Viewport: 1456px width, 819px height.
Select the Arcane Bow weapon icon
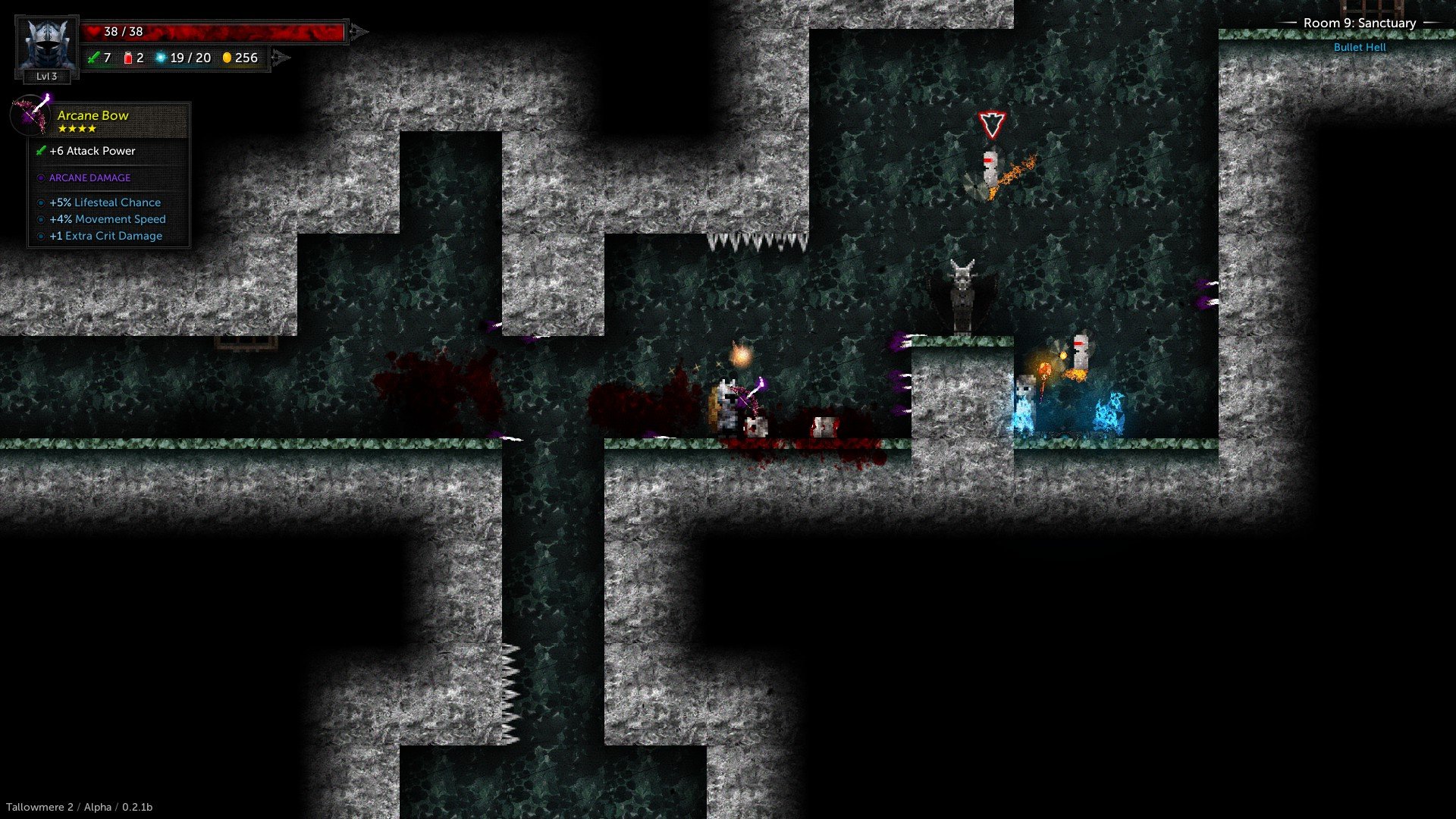tap(32, 115)
